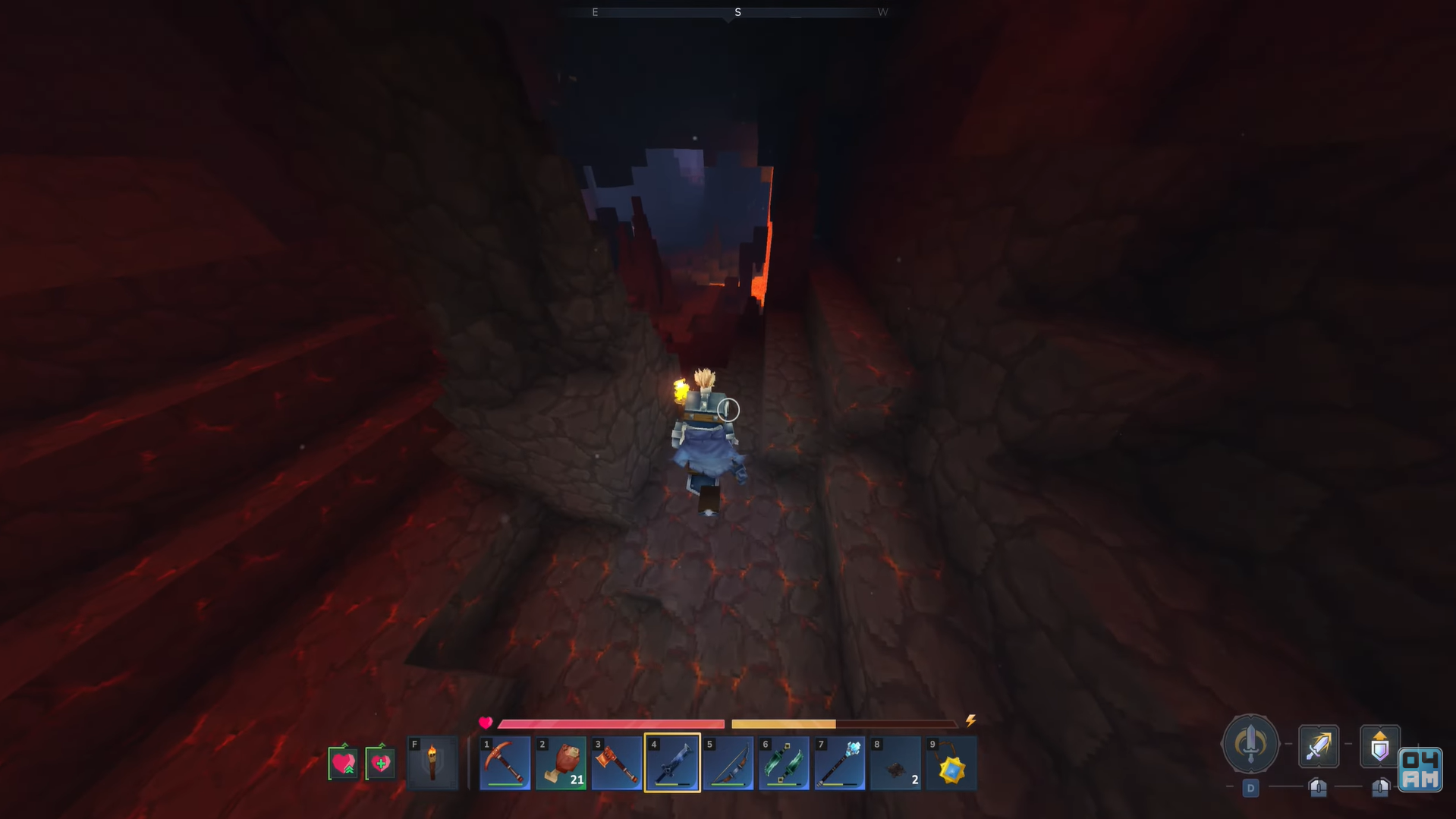The image size is (1456, 819).
Task: Select the sword in hotbar slot 4
Action: pos(673,763)
